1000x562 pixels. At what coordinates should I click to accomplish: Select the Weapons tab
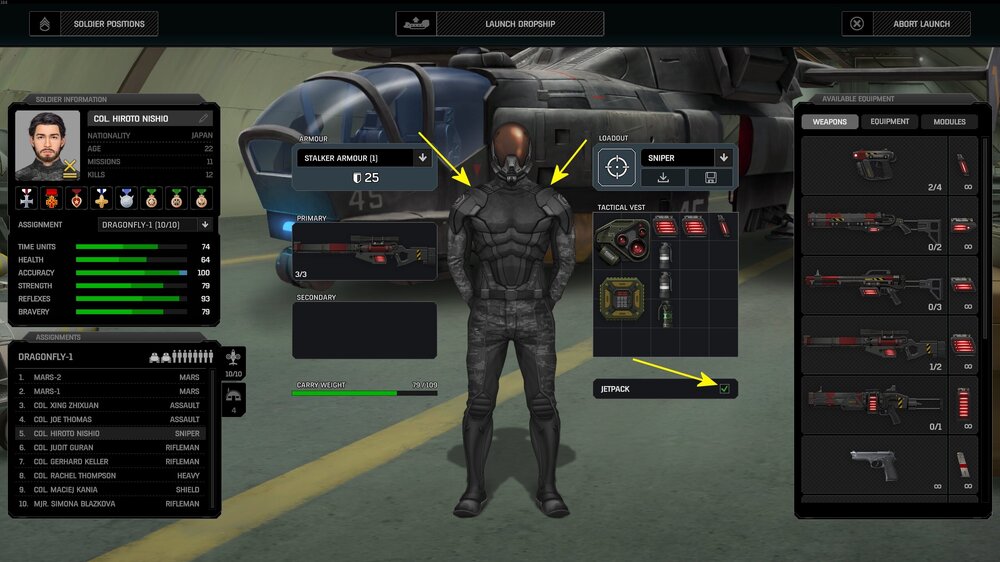(x=829, y=122)
